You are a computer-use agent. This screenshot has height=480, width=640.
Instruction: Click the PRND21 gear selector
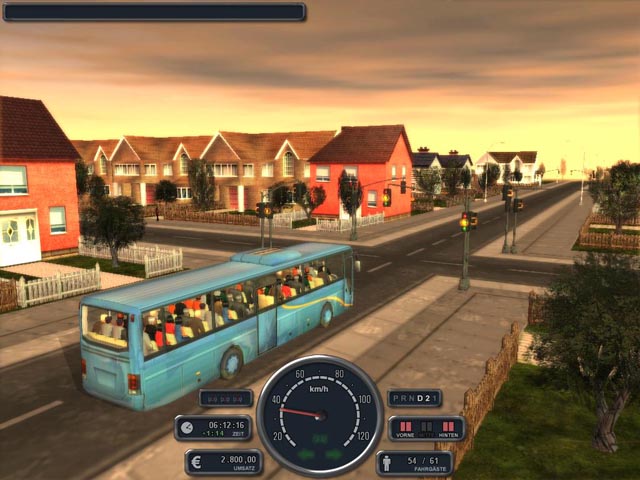point(414,398)
